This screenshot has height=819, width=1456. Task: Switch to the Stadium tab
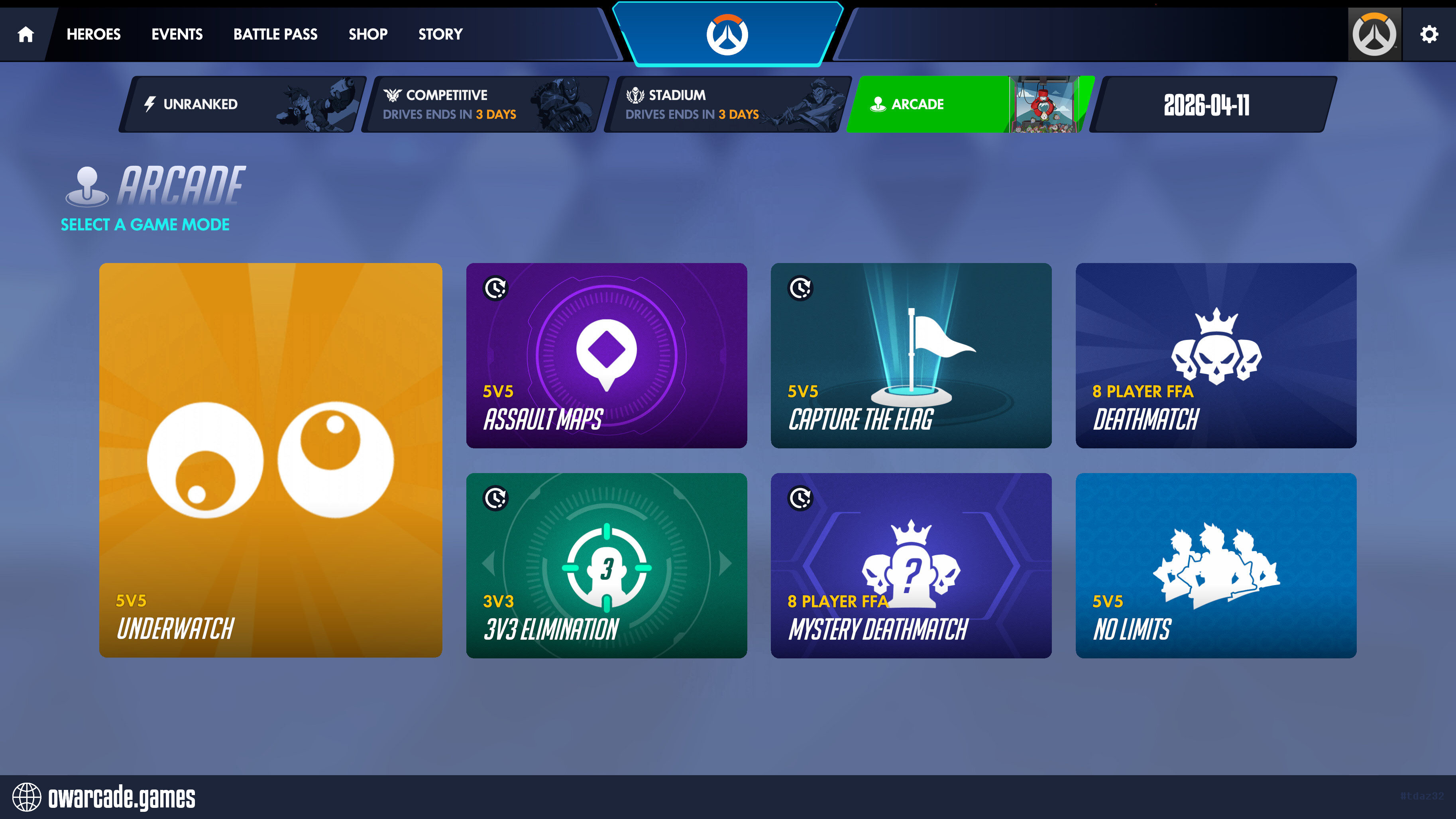[x=727, y=104]
